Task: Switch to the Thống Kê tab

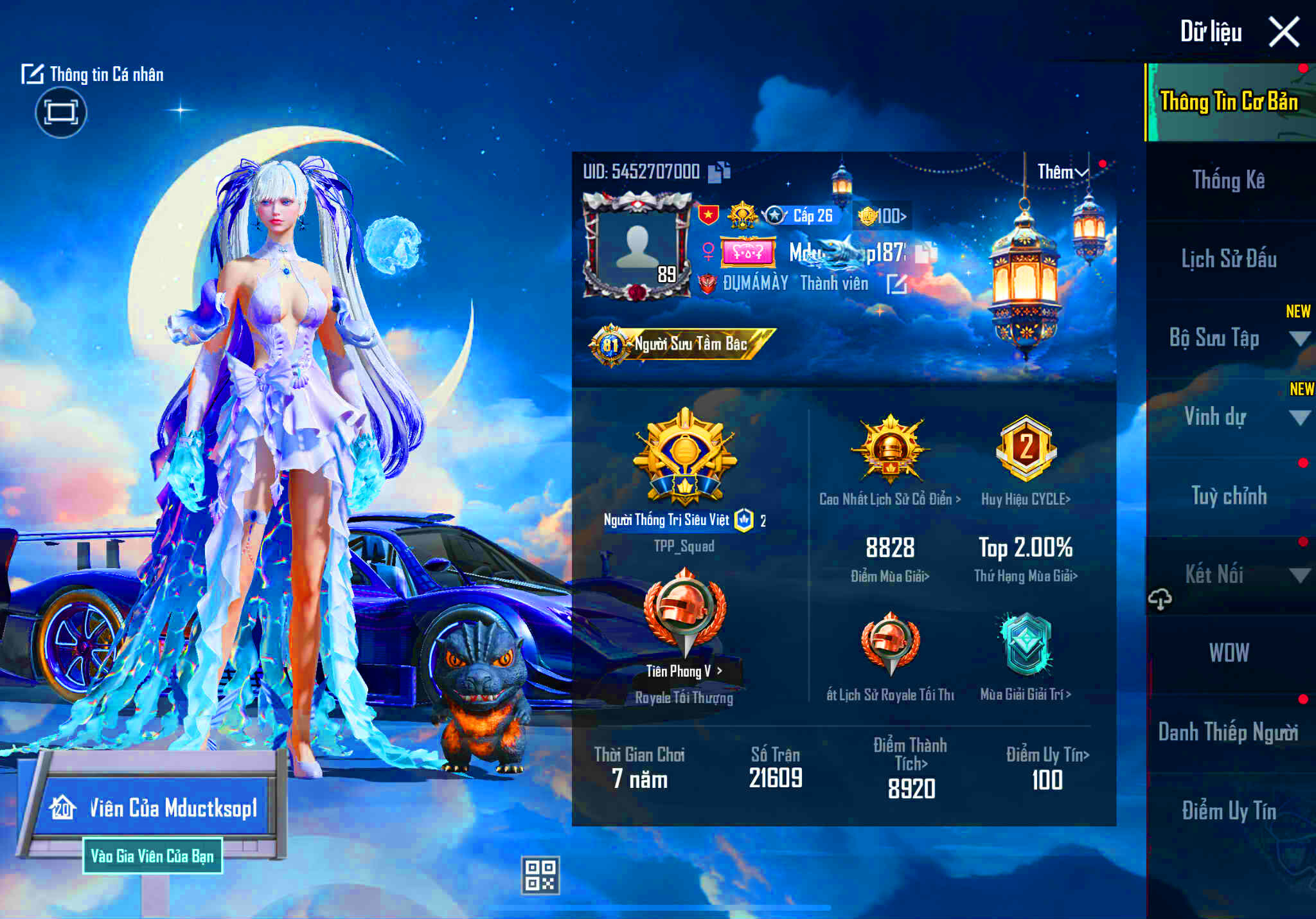Action: coord(1229,182)
